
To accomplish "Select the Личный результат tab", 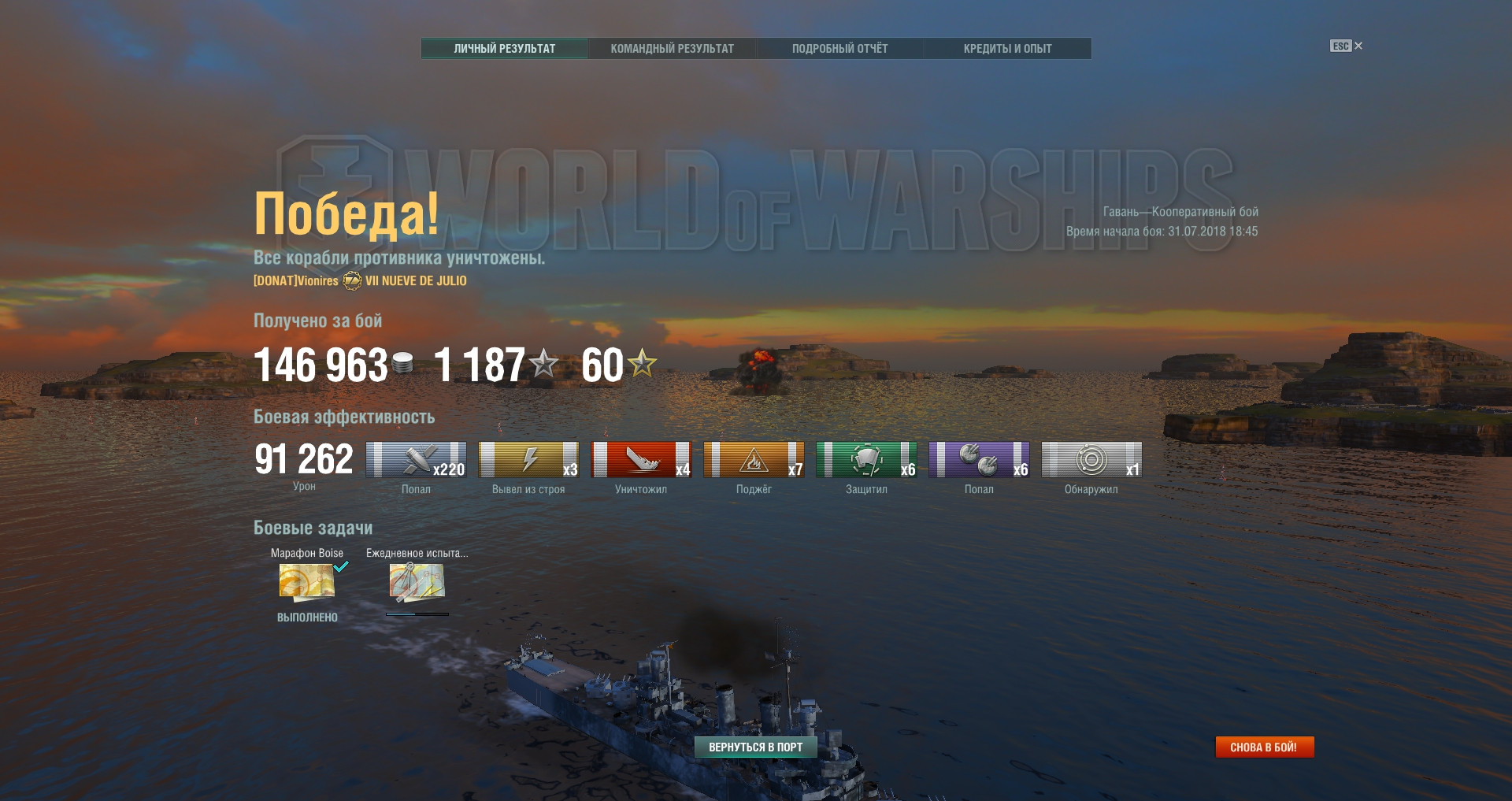I will [504, 49].
